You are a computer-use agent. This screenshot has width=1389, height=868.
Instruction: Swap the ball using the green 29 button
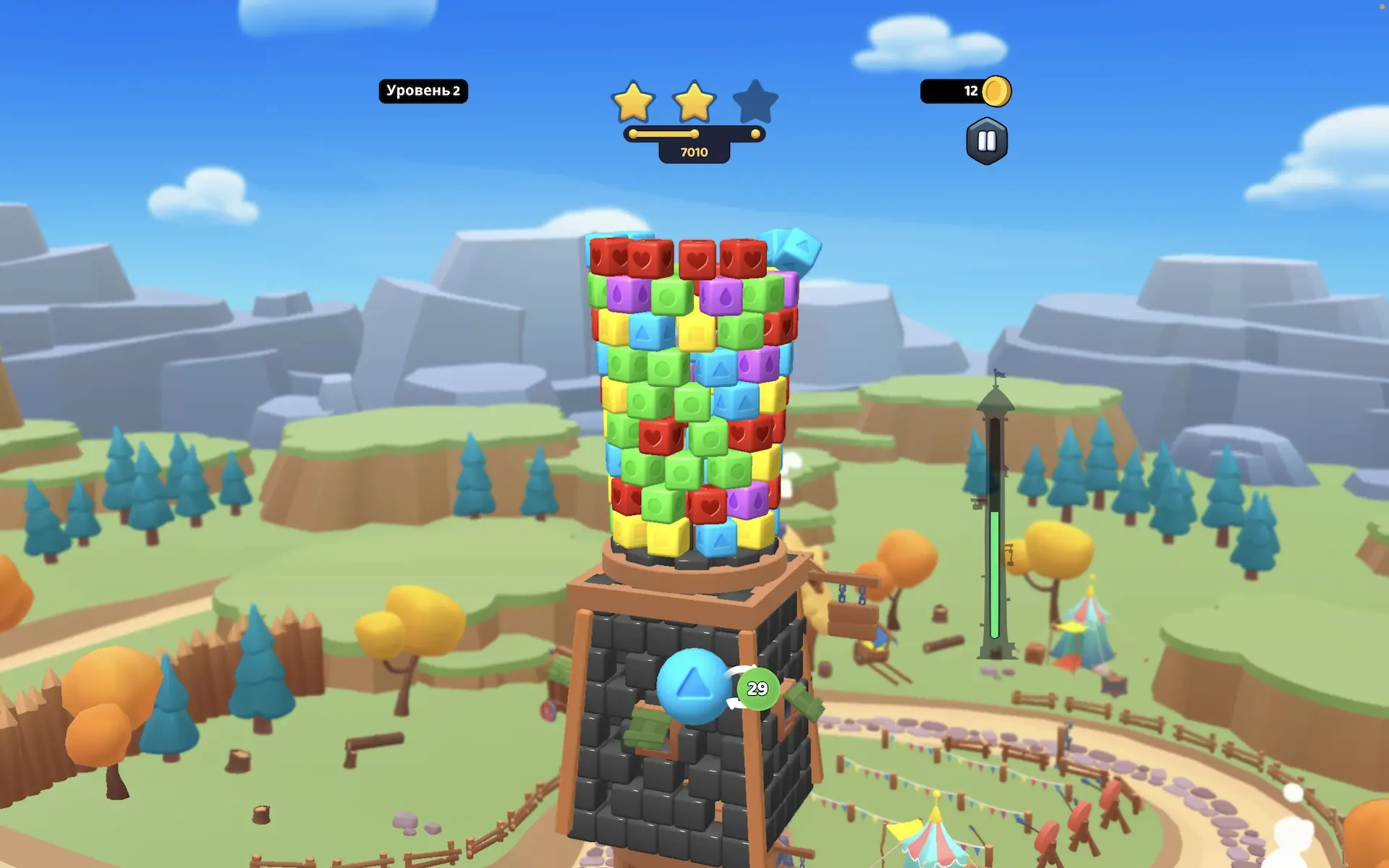point(757,689)
